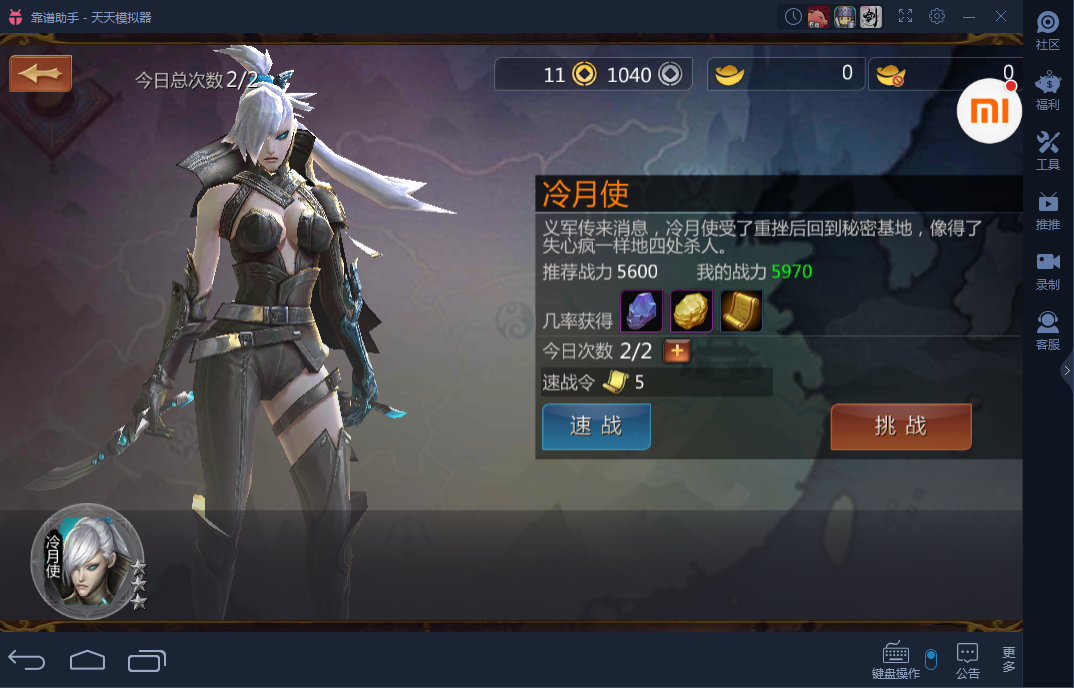Open the 社区 community sidebar item
Image resolution: width=1074 pixels, height=688 pixels.
[x=1048, y=31]
